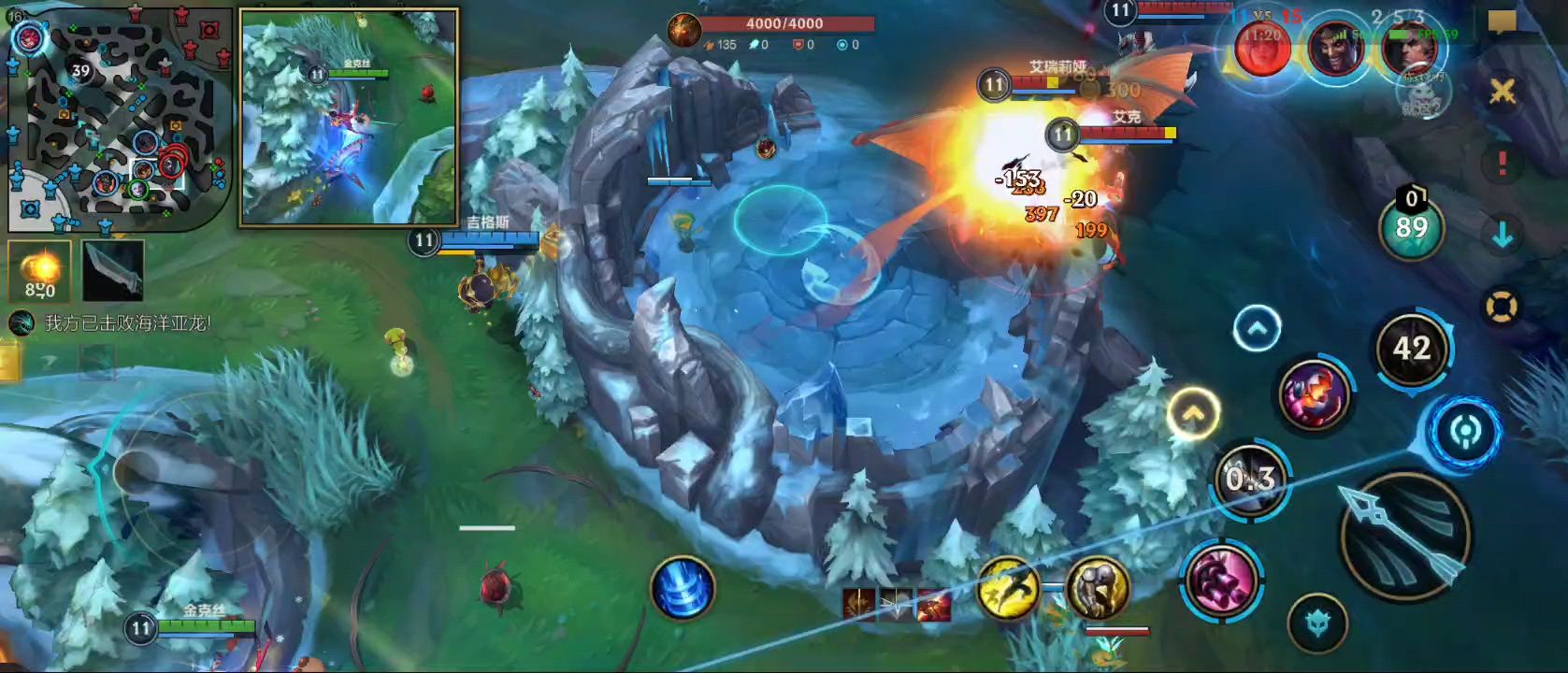Image resolution: width=1568 pixels, height=673 pixels.
Task: Tap the picture-in-picture camera view
Action: point(349,118)
